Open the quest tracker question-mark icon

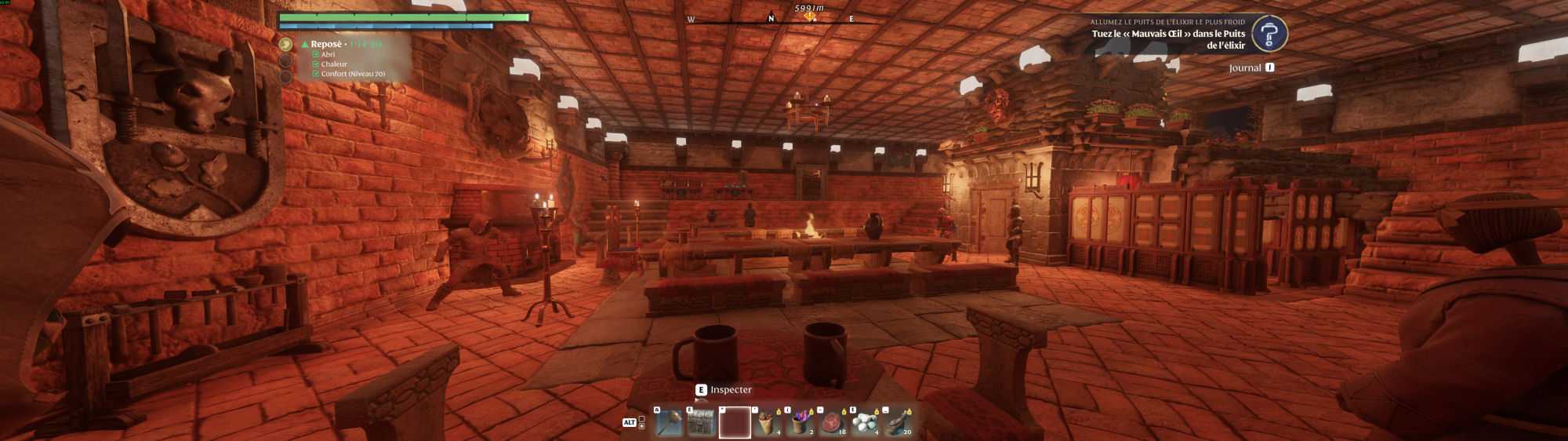coord(1269,35)
